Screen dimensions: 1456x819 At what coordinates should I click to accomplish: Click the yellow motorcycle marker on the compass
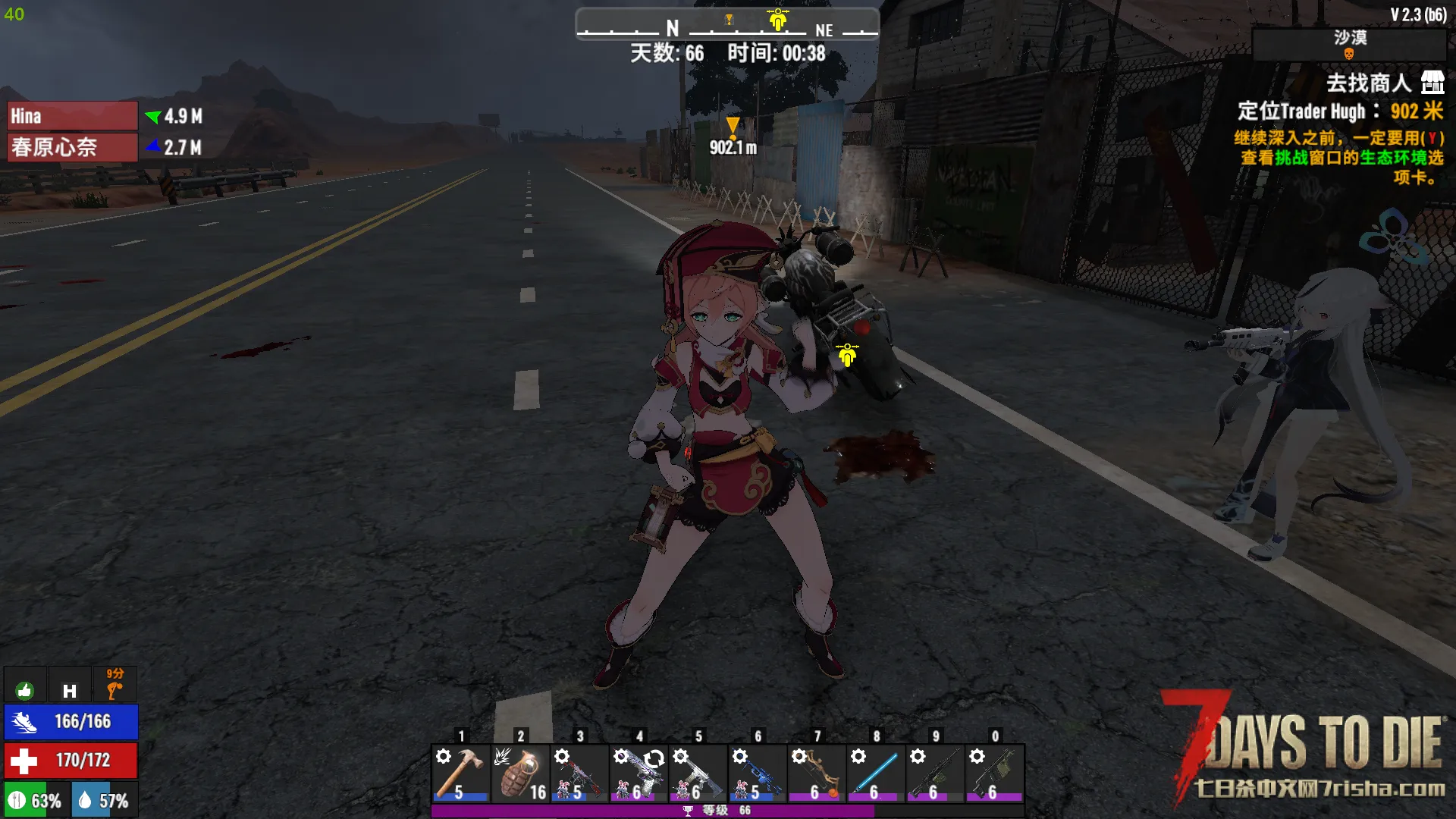[x=777, y=20]
